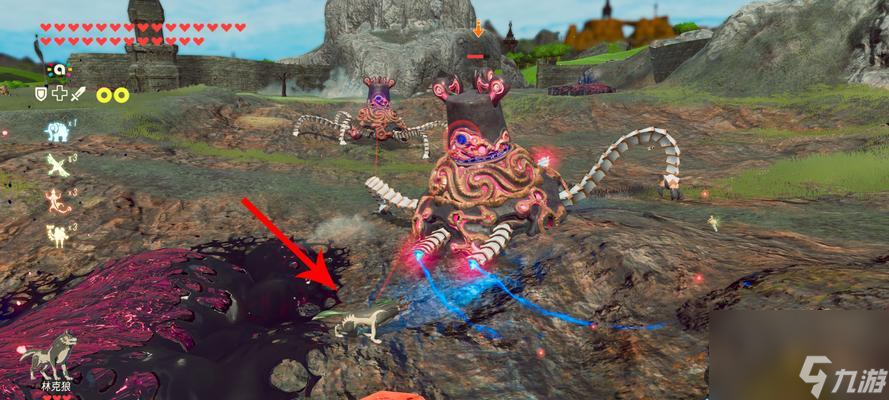Use the Urbosa's Fury camel icon
Screen dimensions: 889x400
click(57, 235)
